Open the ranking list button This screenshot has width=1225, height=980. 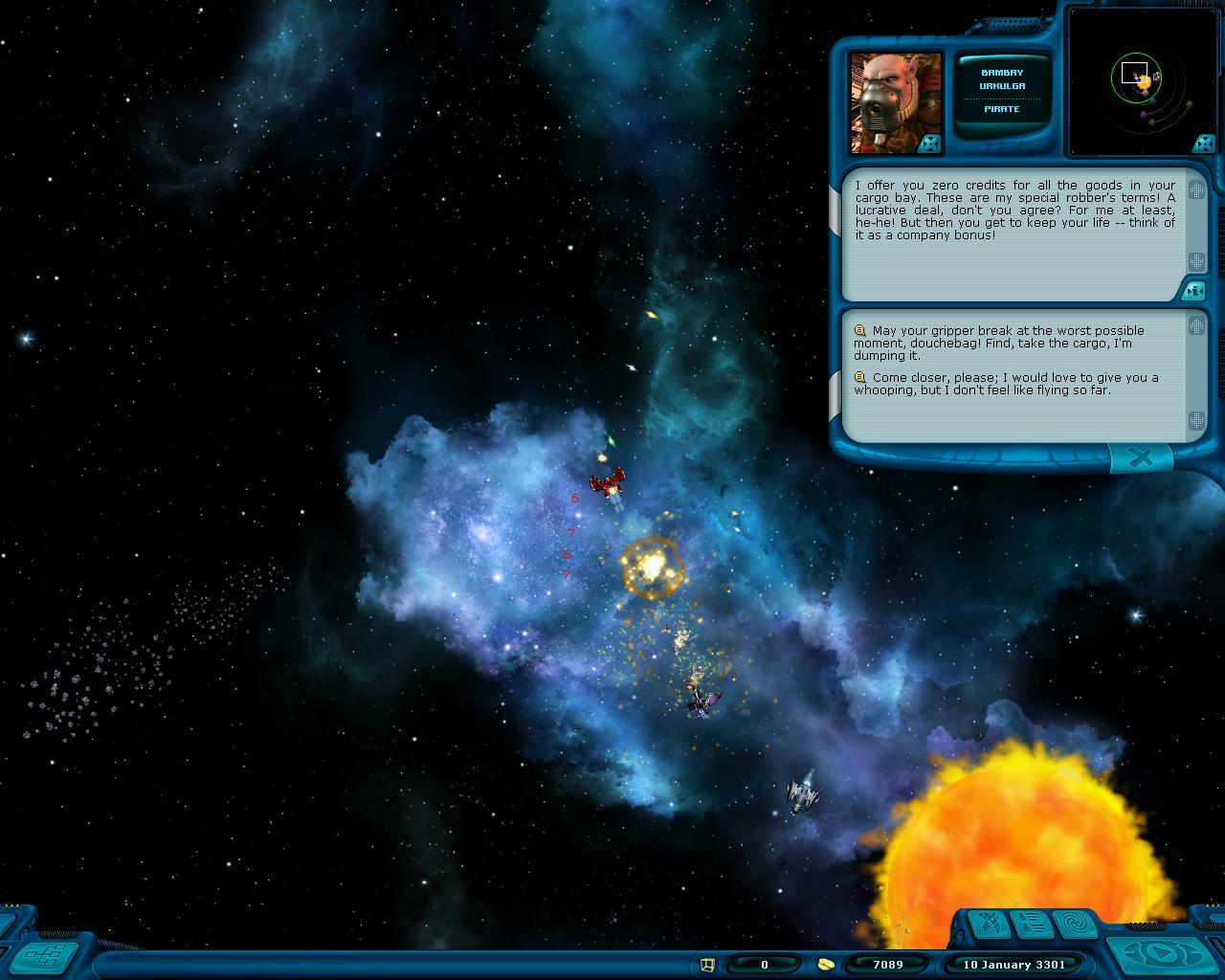1031,924
